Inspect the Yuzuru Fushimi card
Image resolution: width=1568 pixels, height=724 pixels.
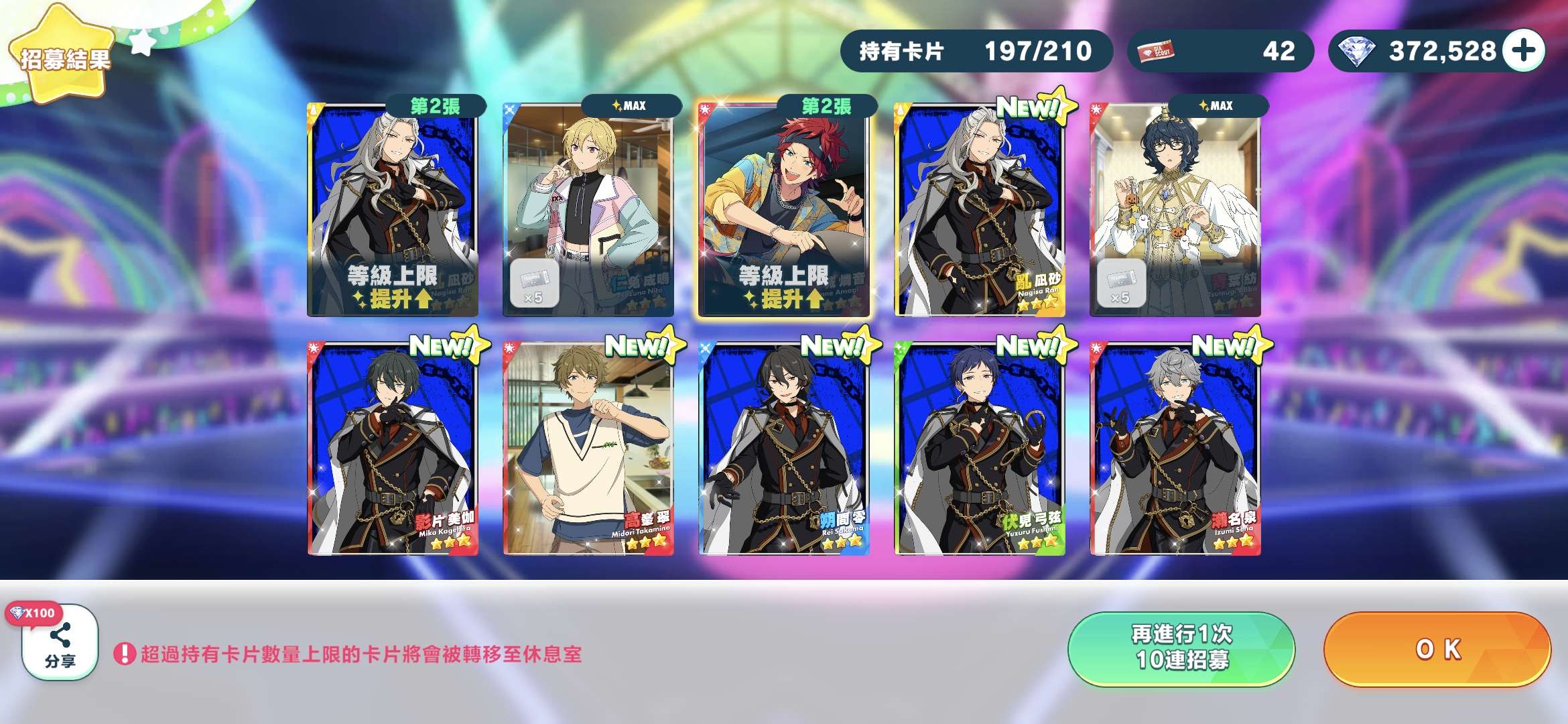[980, 449]
